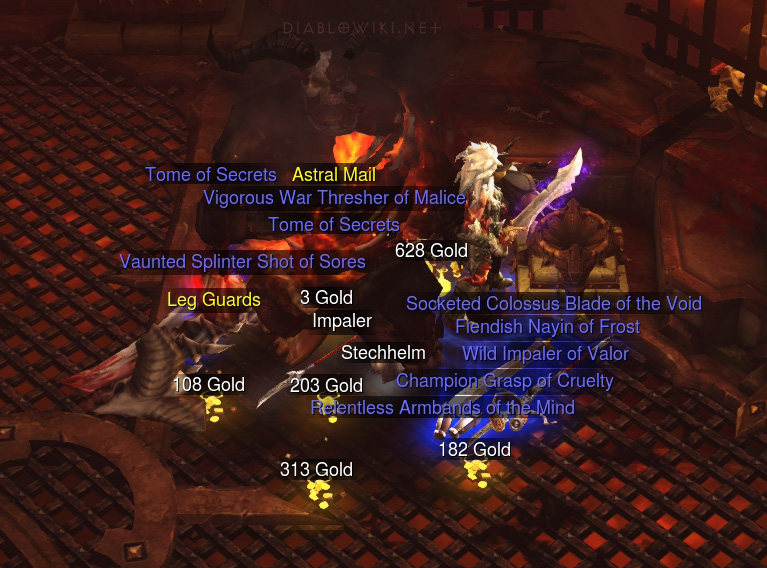Collect the 628 Gold label
This screenshot has width=767, height=568.
point(431,250)
